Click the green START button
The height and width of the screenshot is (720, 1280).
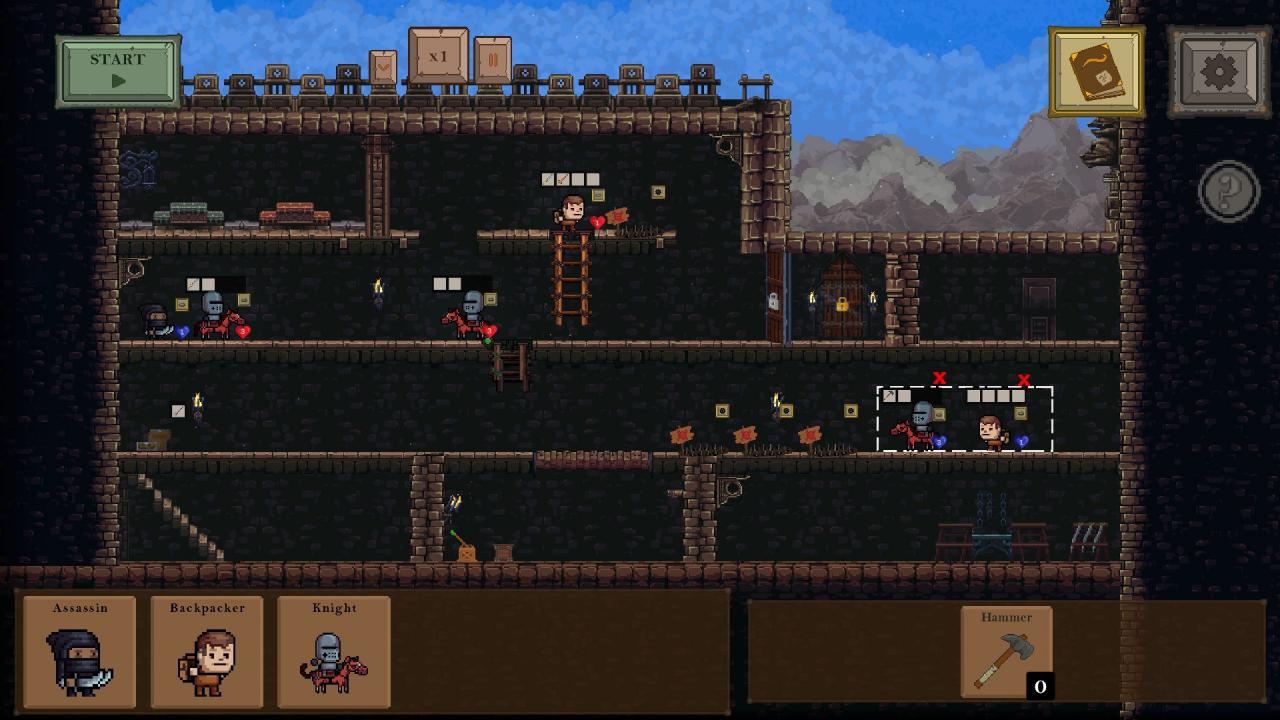click(x=118, y=70)
